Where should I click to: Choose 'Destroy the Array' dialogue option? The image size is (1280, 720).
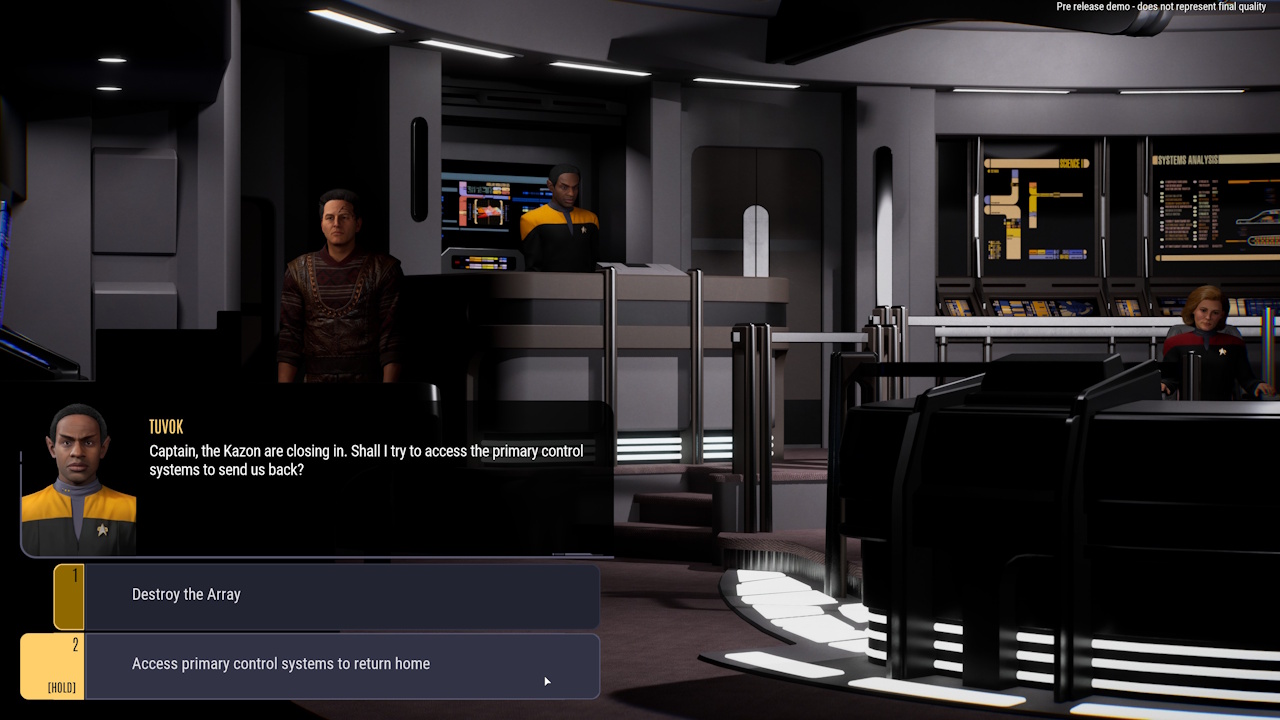click(330, 594)
